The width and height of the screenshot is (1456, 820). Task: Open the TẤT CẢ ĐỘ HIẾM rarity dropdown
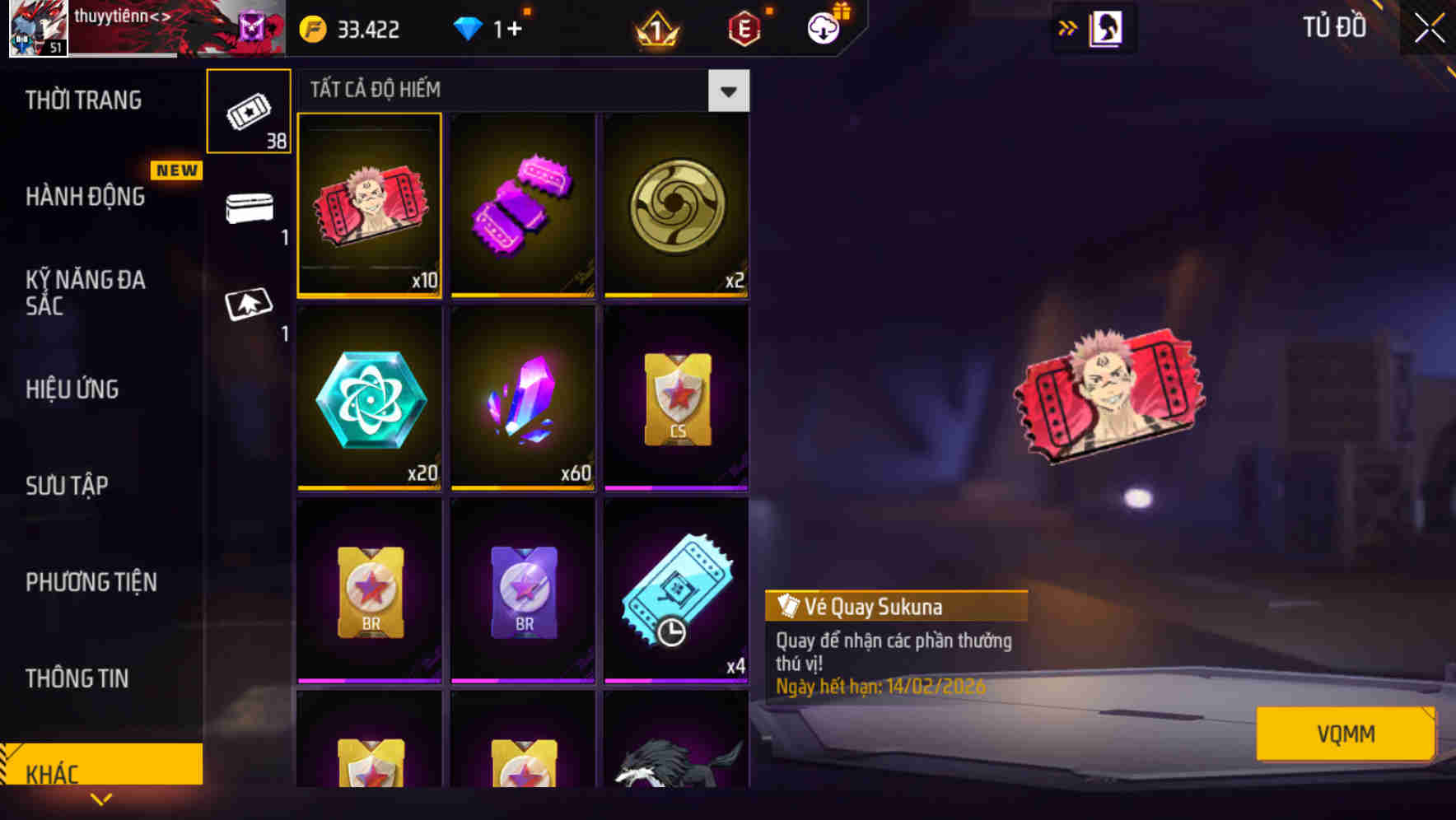click(727, 91)
